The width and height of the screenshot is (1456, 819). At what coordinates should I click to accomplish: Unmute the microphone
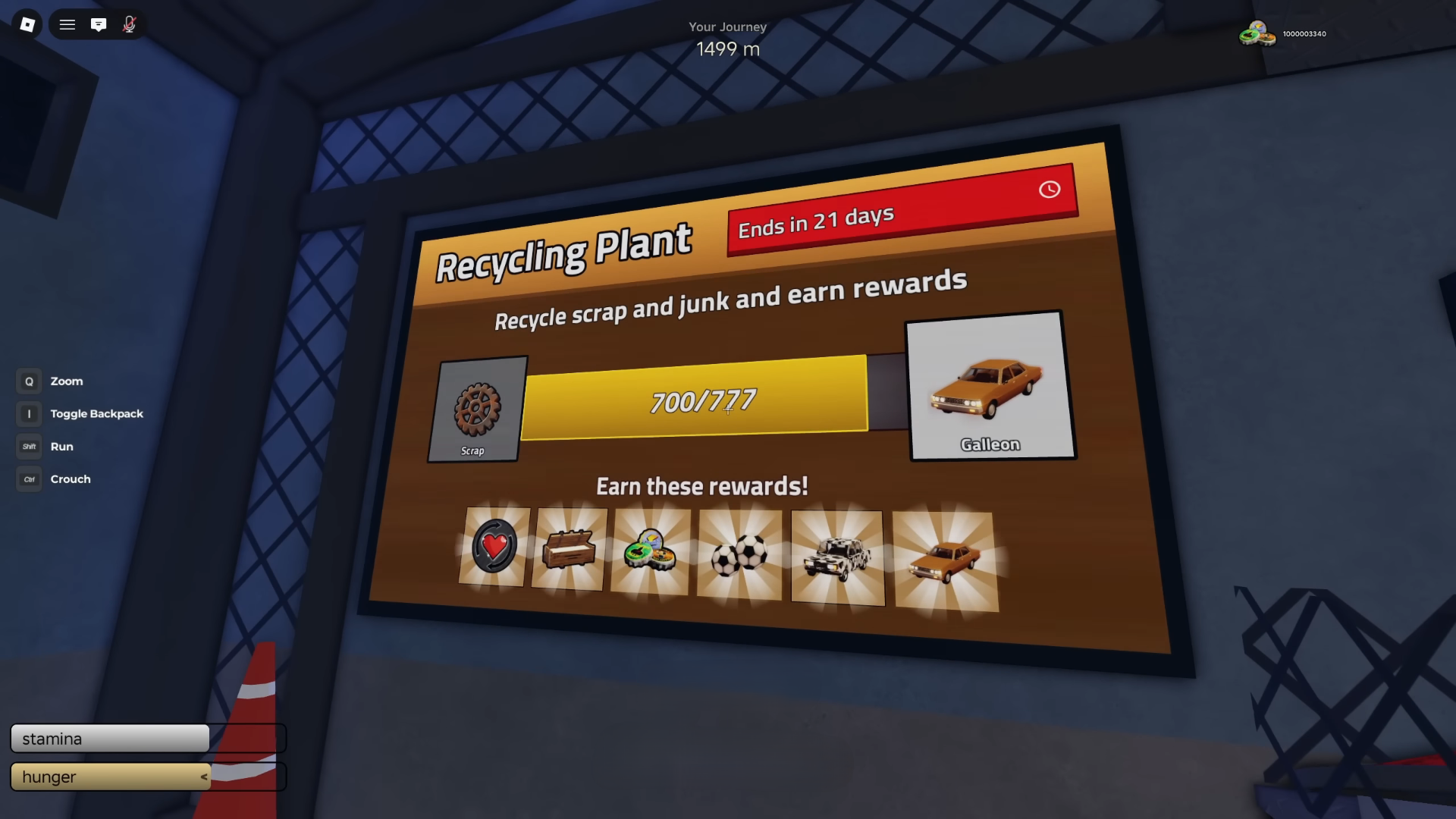click(129, 24)
